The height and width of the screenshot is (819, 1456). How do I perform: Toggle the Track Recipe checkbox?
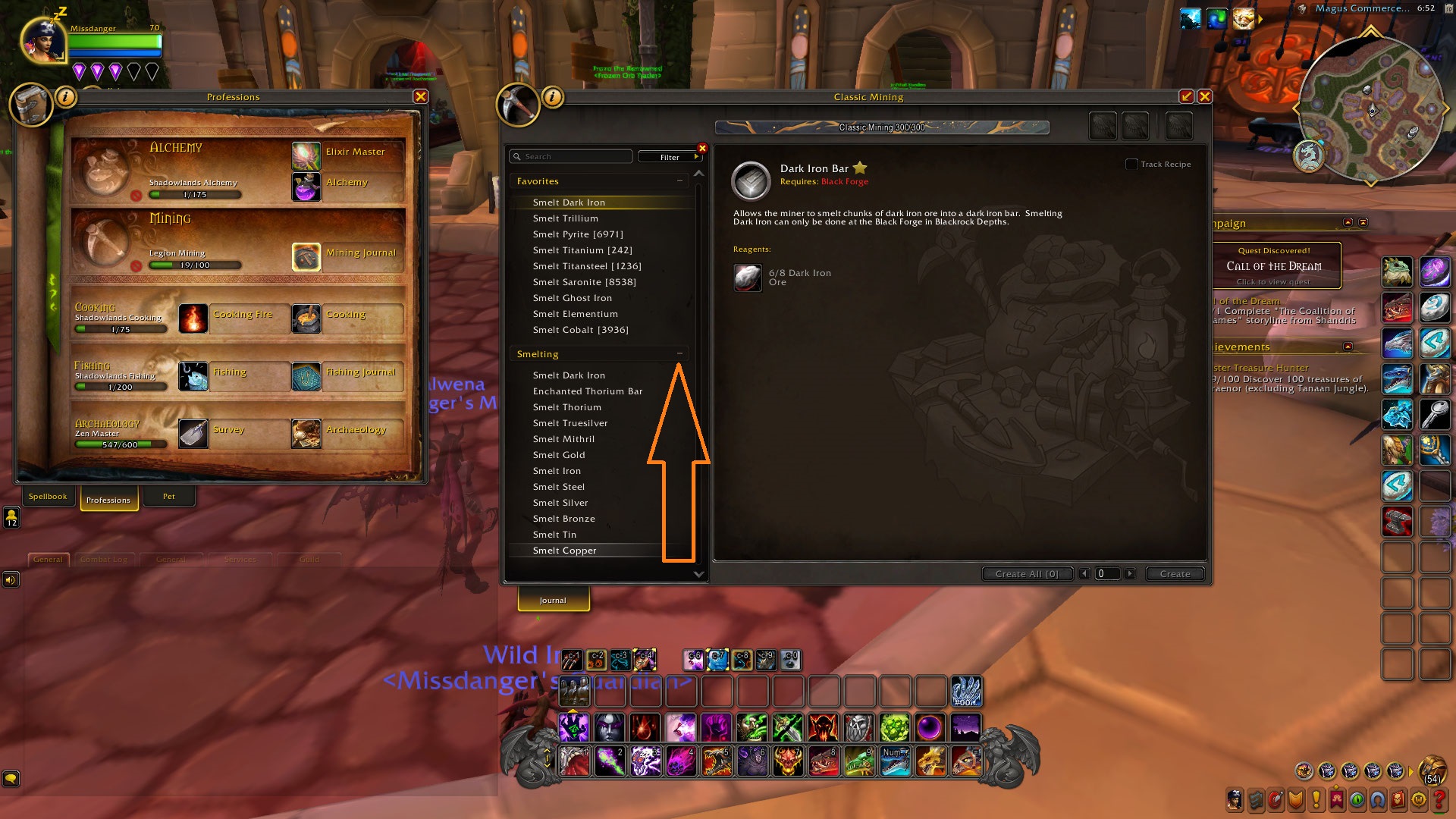[1131, 164]
